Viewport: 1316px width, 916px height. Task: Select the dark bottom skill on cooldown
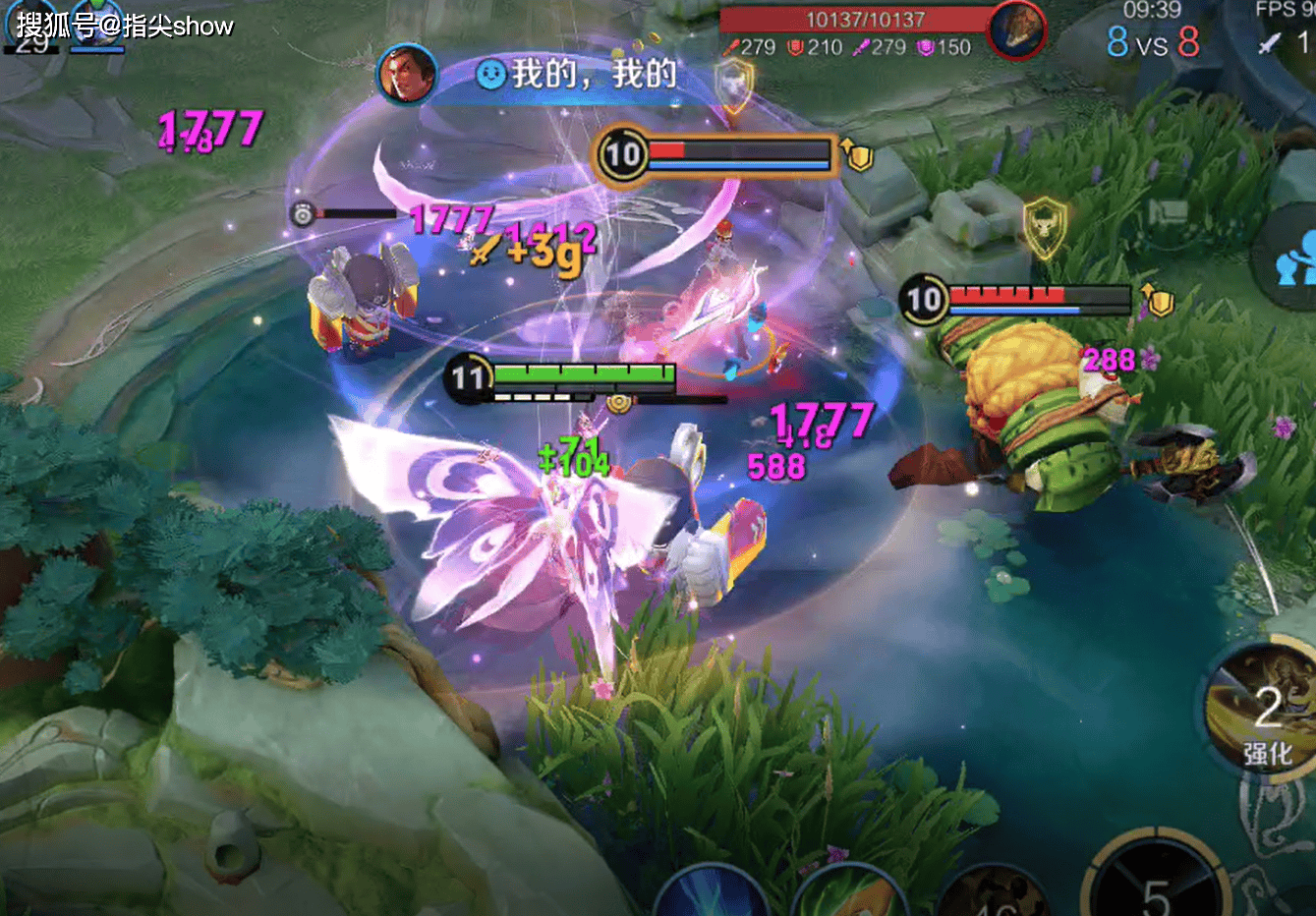click(993, 897)
